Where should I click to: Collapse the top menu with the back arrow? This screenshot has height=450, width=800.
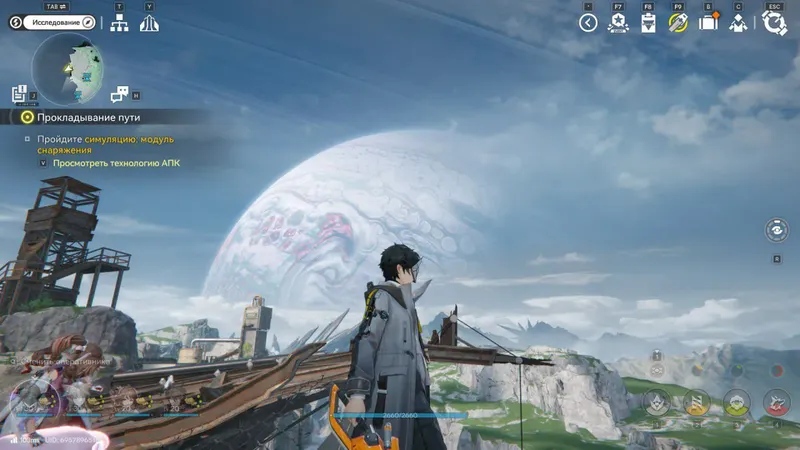tap(588, 22)
